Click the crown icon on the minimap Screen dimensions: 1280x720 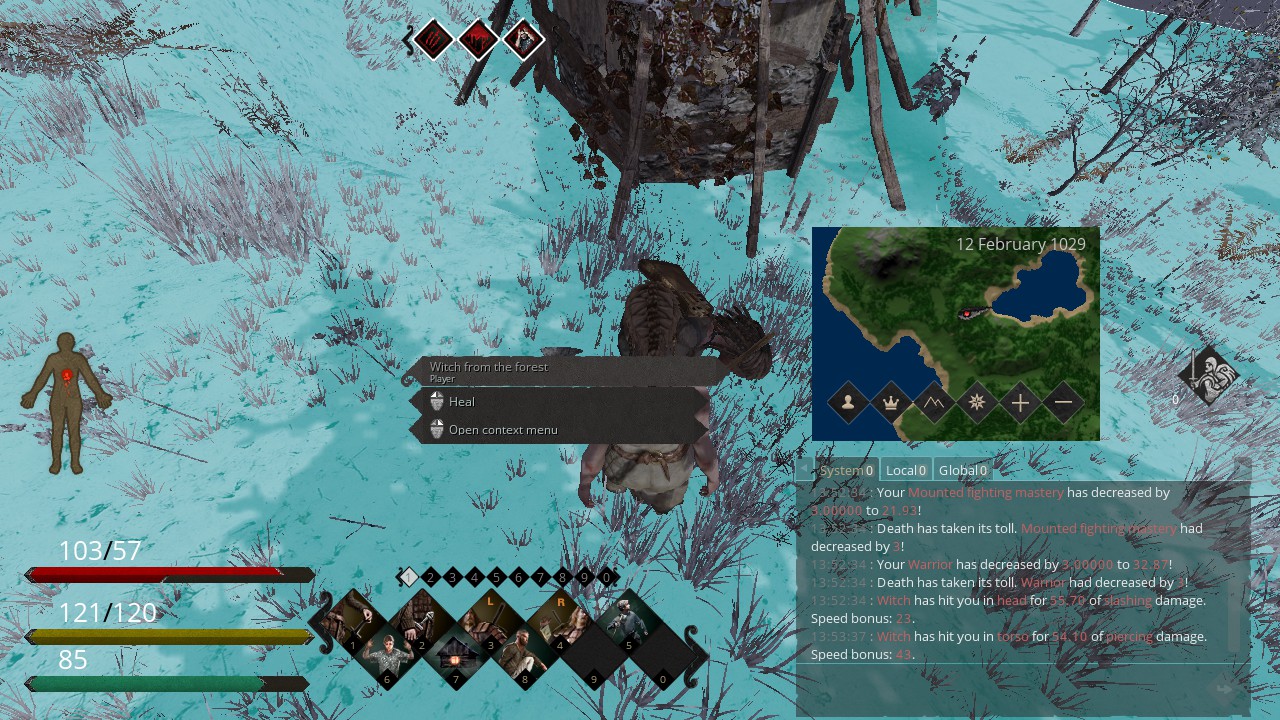(891, 403)
